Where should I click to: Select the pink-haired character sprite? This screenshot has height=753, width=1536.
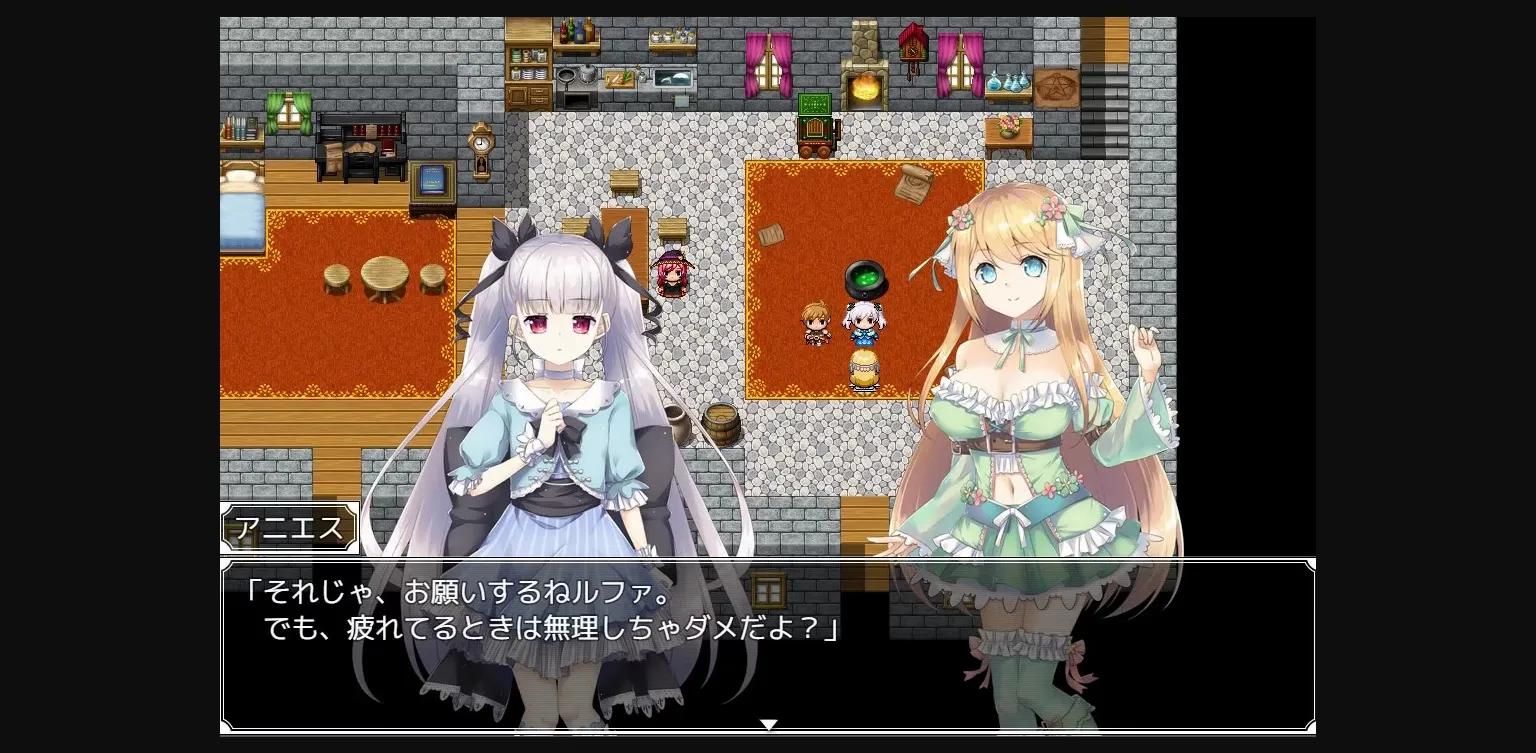pos(672,275)
